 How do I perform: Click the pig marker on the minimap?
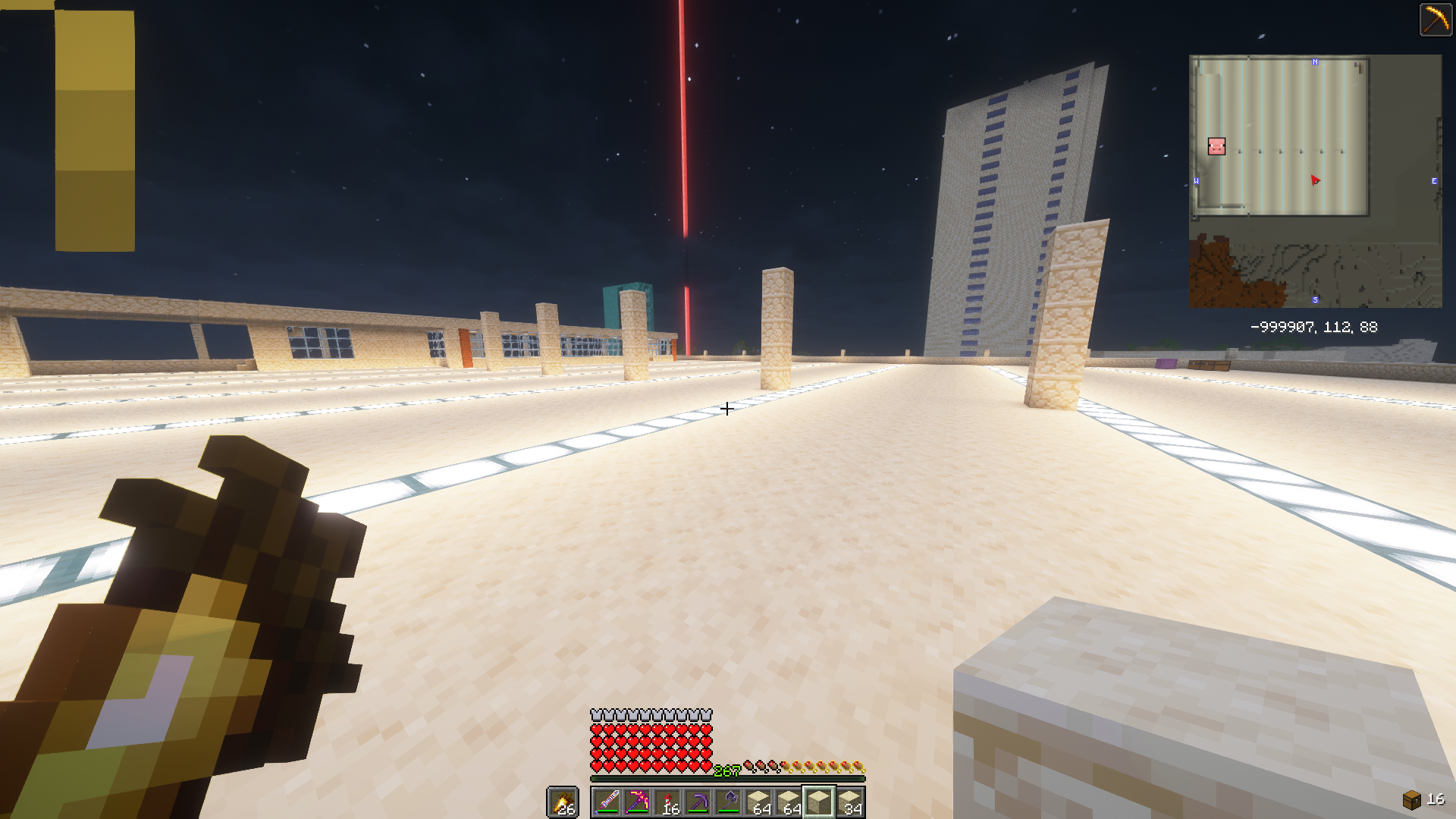(x=1216, y=146)
